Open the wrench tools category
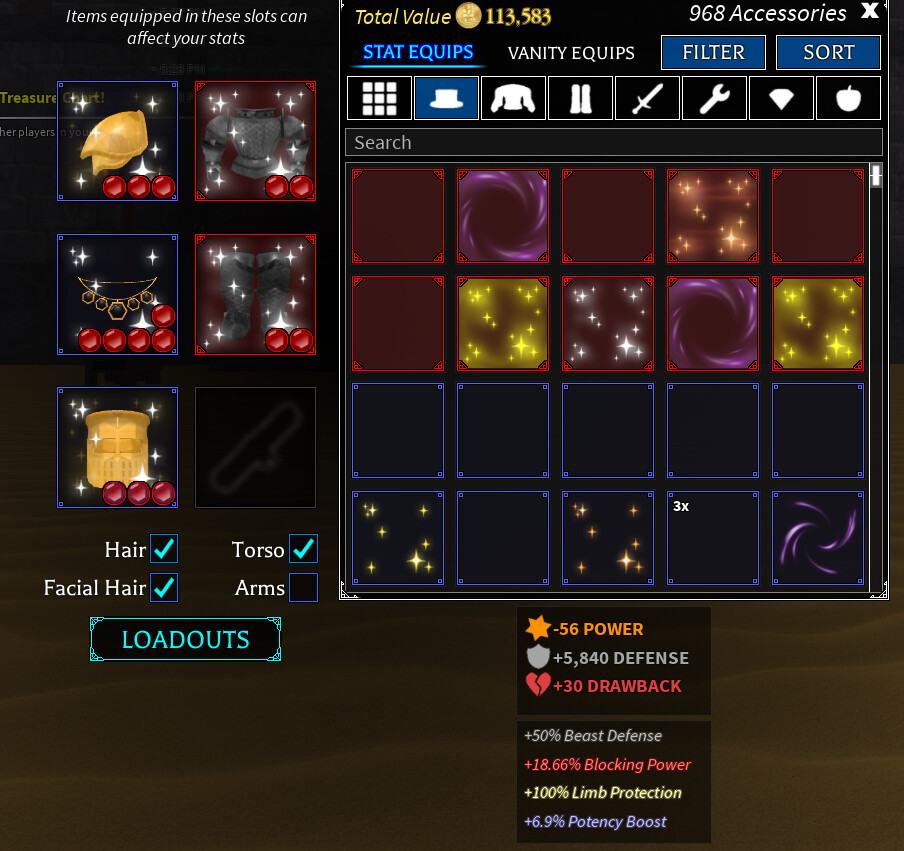This screenshot has width=904, height=851. [x=714, y=98]
